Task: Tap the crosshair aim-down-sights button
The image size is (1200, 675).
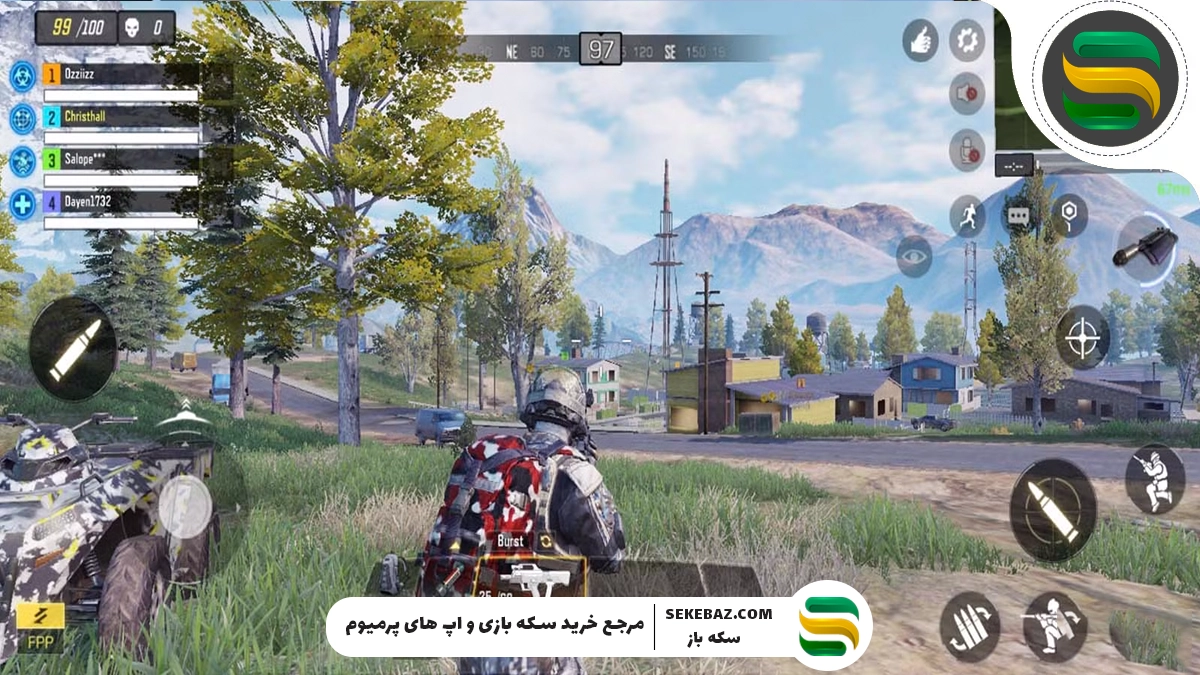Action: pyautogui.click(x=1083, y=337)
